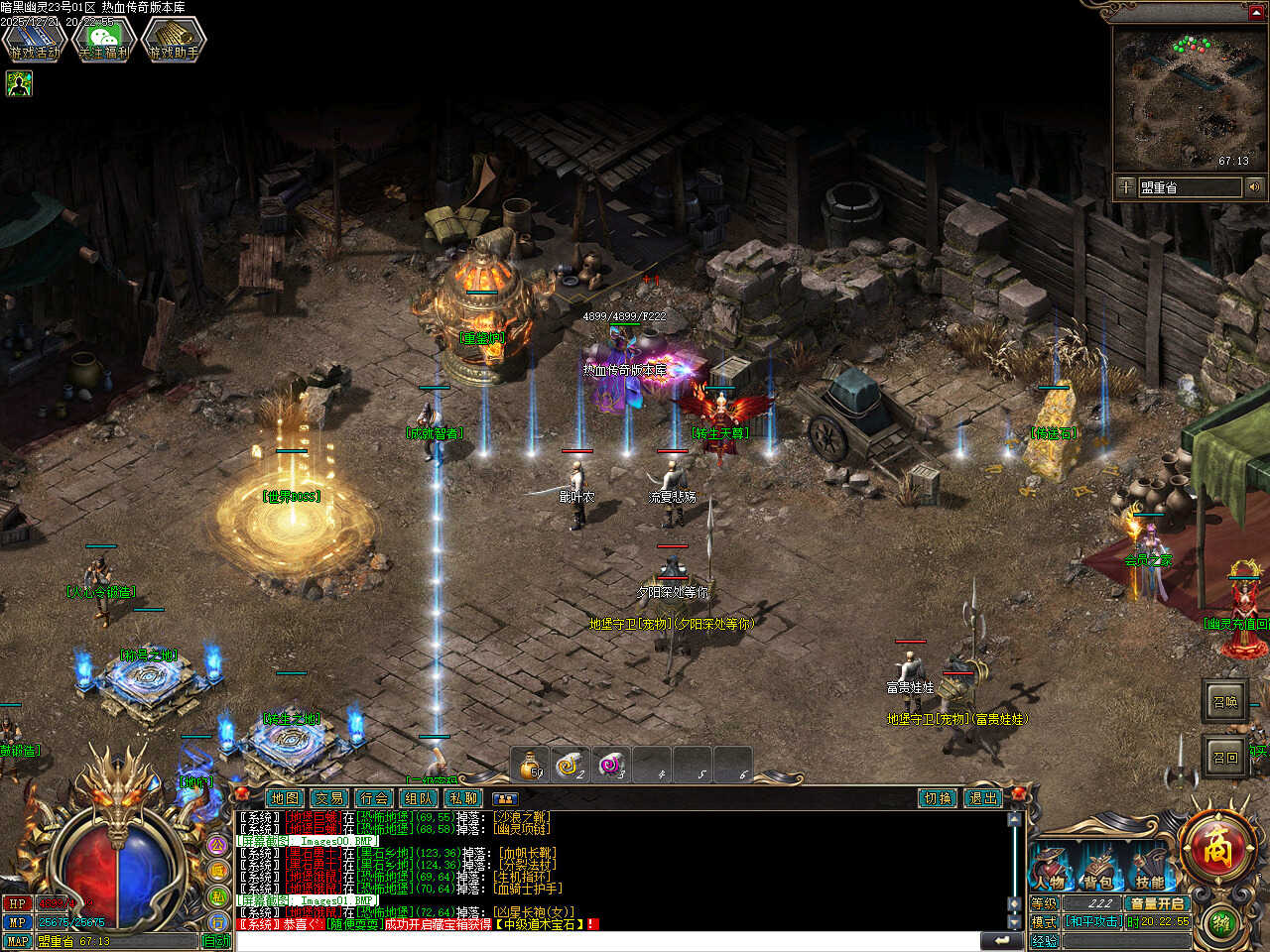Click the 召唤 summon pet button
Image resolution: width=1270 pixels, height=952 pixels.
1225,701
